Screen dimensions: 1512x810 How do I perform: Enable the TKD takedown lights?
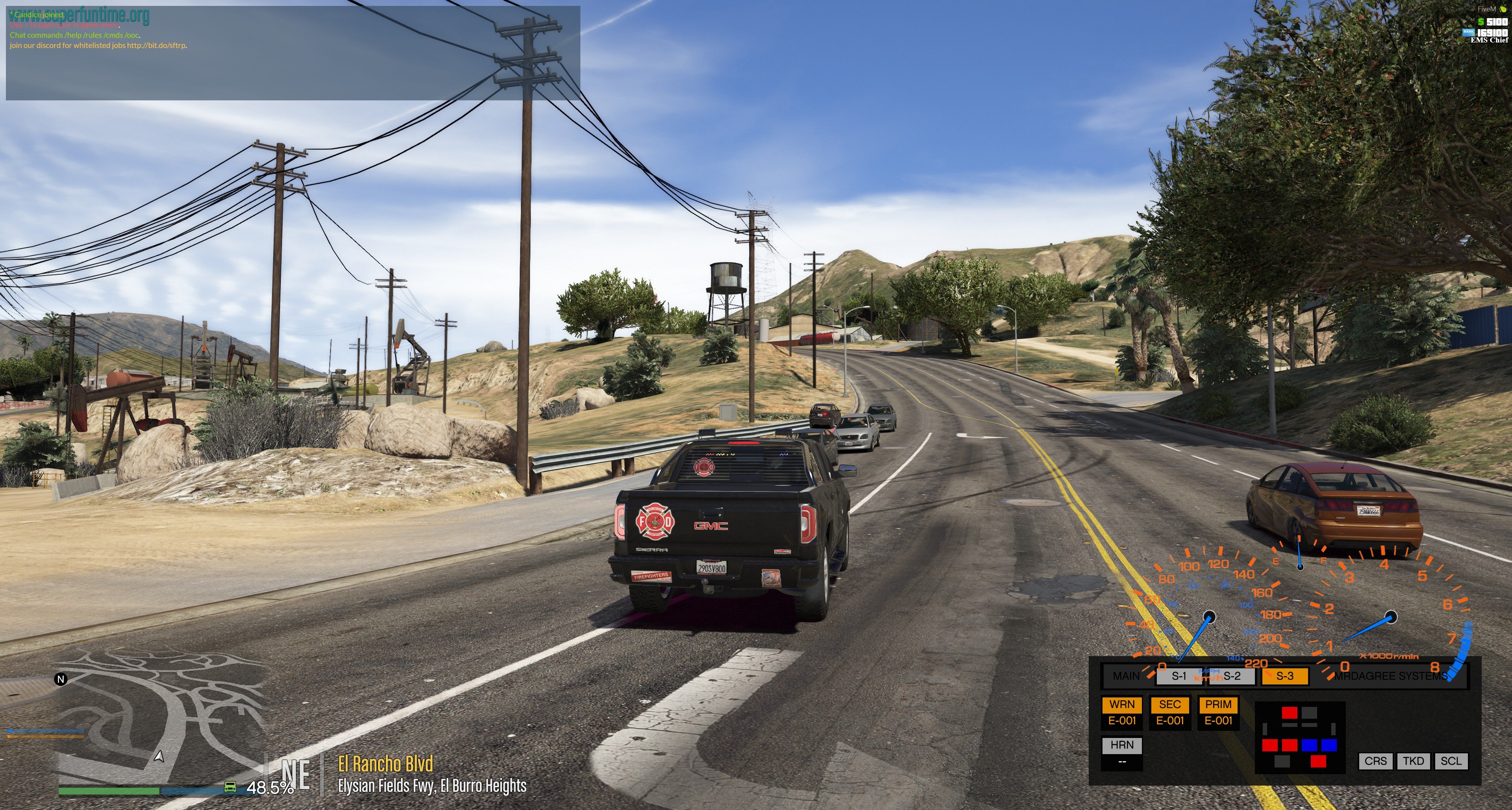point(1414,761)
